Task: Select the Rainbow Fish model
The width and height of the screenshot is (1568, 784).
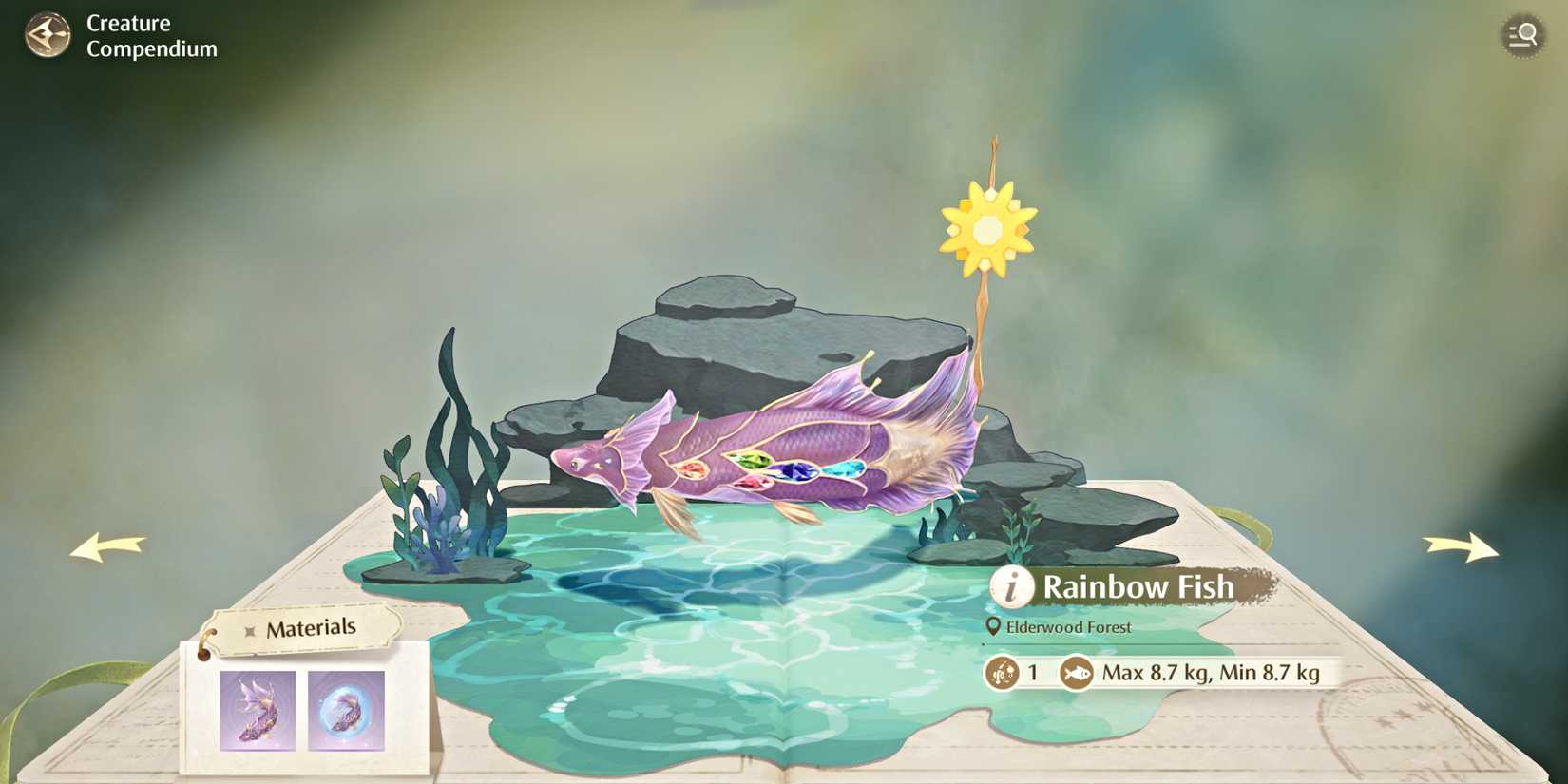Action: point(779,447)
